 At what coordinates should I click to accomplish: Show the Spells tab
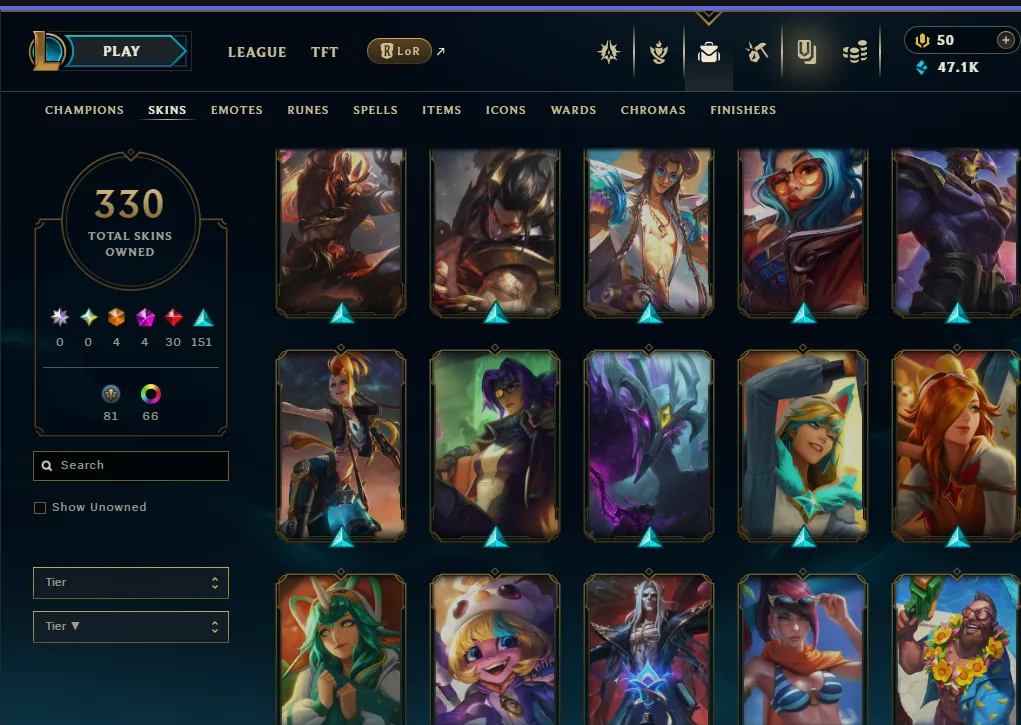(x=375, y=110)
